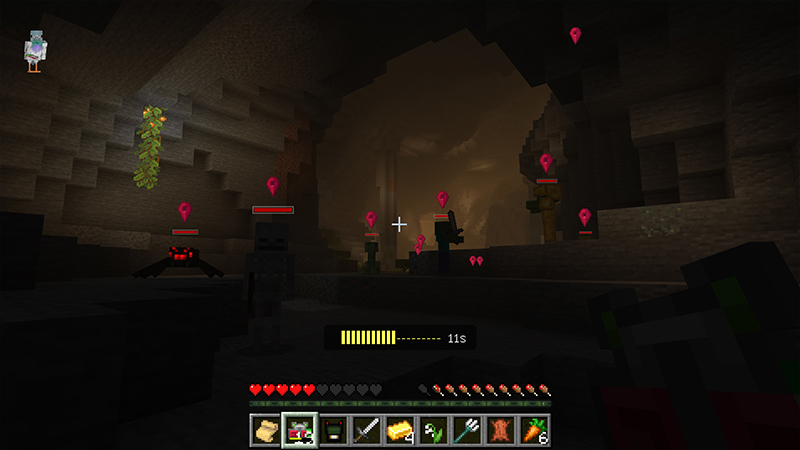Select the gold ingot stack slot
This screenshot has height=450, width=800.
(400, 430)
